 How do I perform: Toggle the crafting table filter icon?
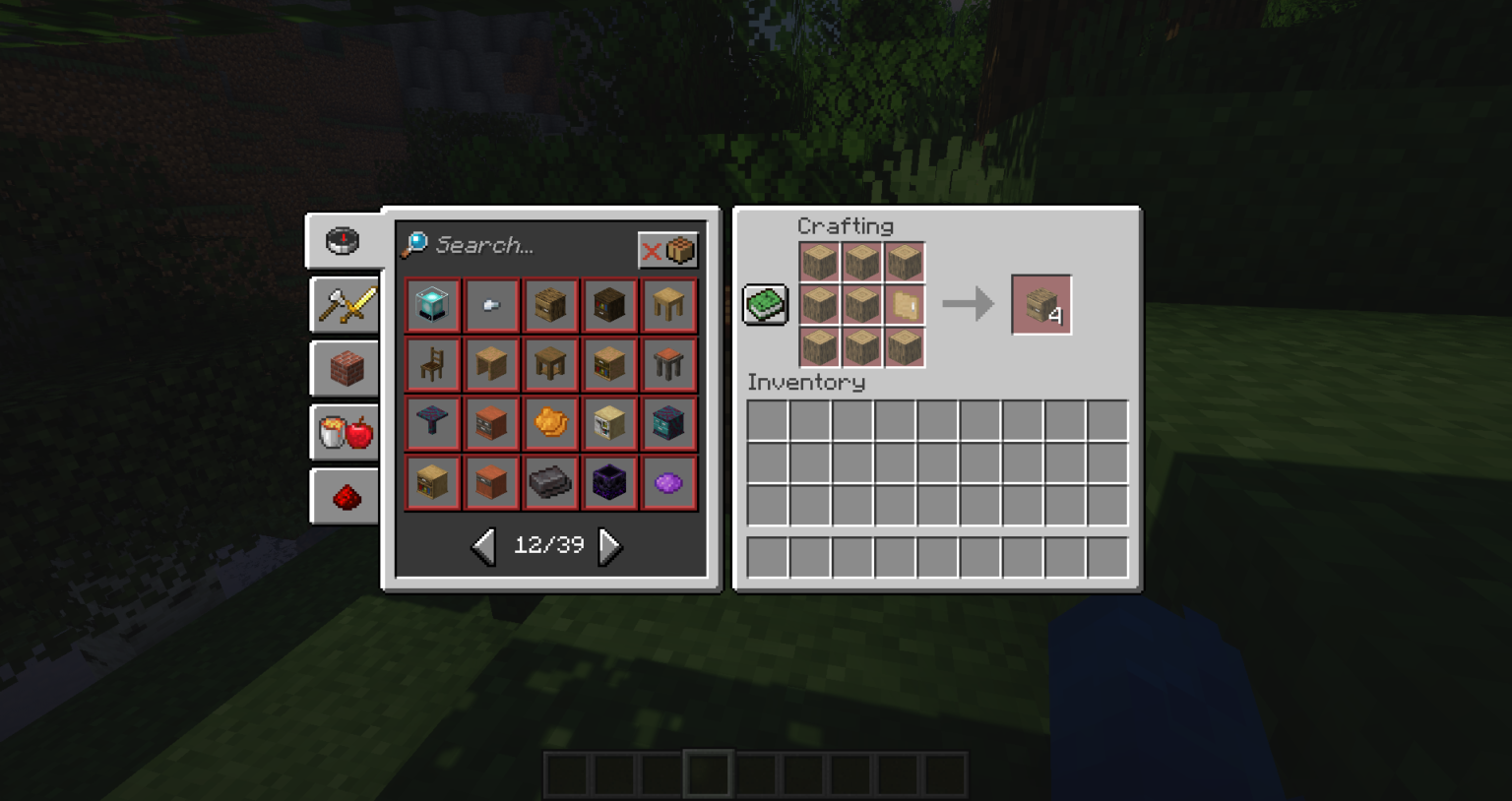pyautogui.click(x=682, y=250)
